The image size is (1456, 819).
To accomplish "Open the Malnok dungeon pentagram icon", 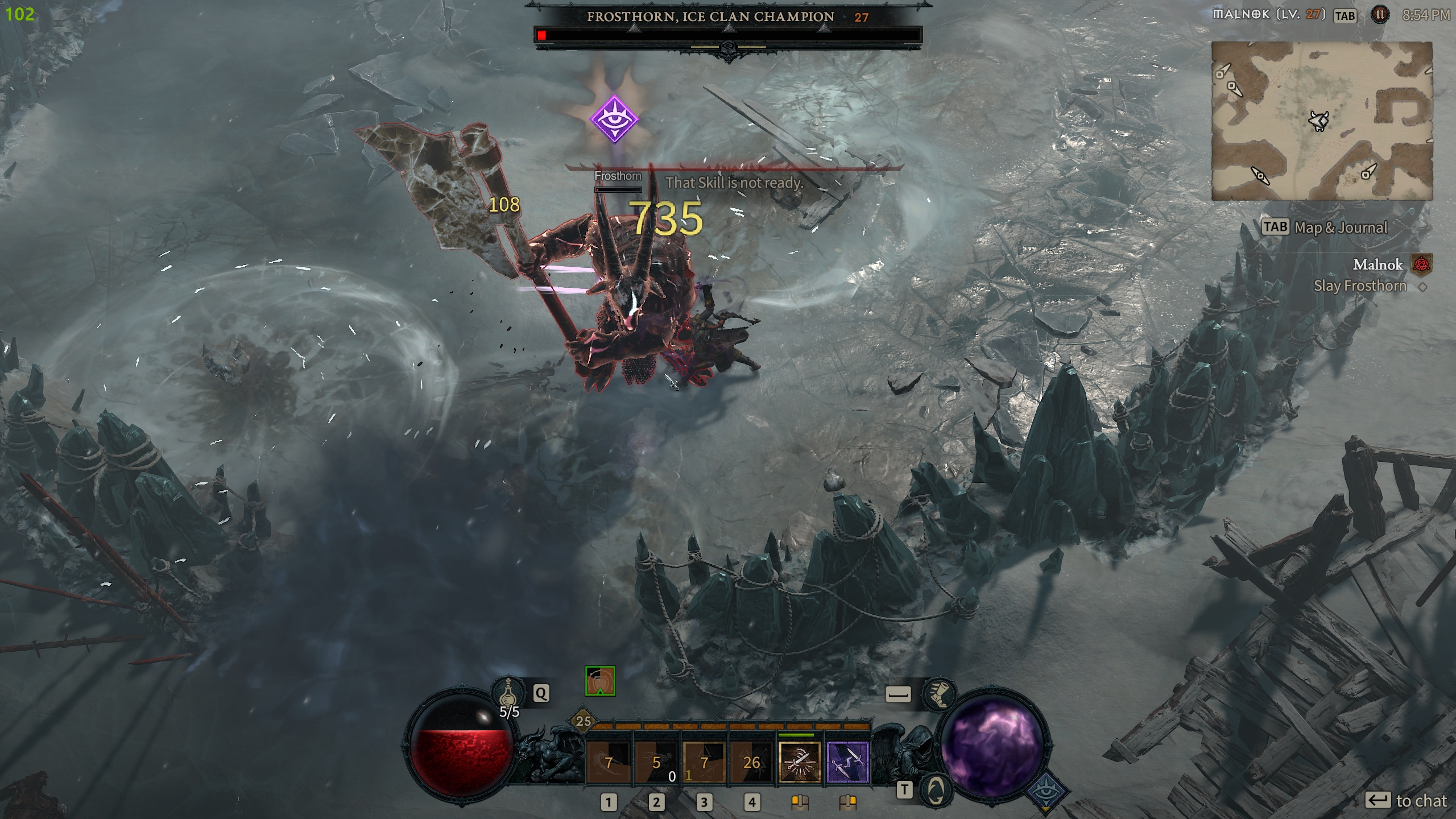I will [x=1422, y=264].
